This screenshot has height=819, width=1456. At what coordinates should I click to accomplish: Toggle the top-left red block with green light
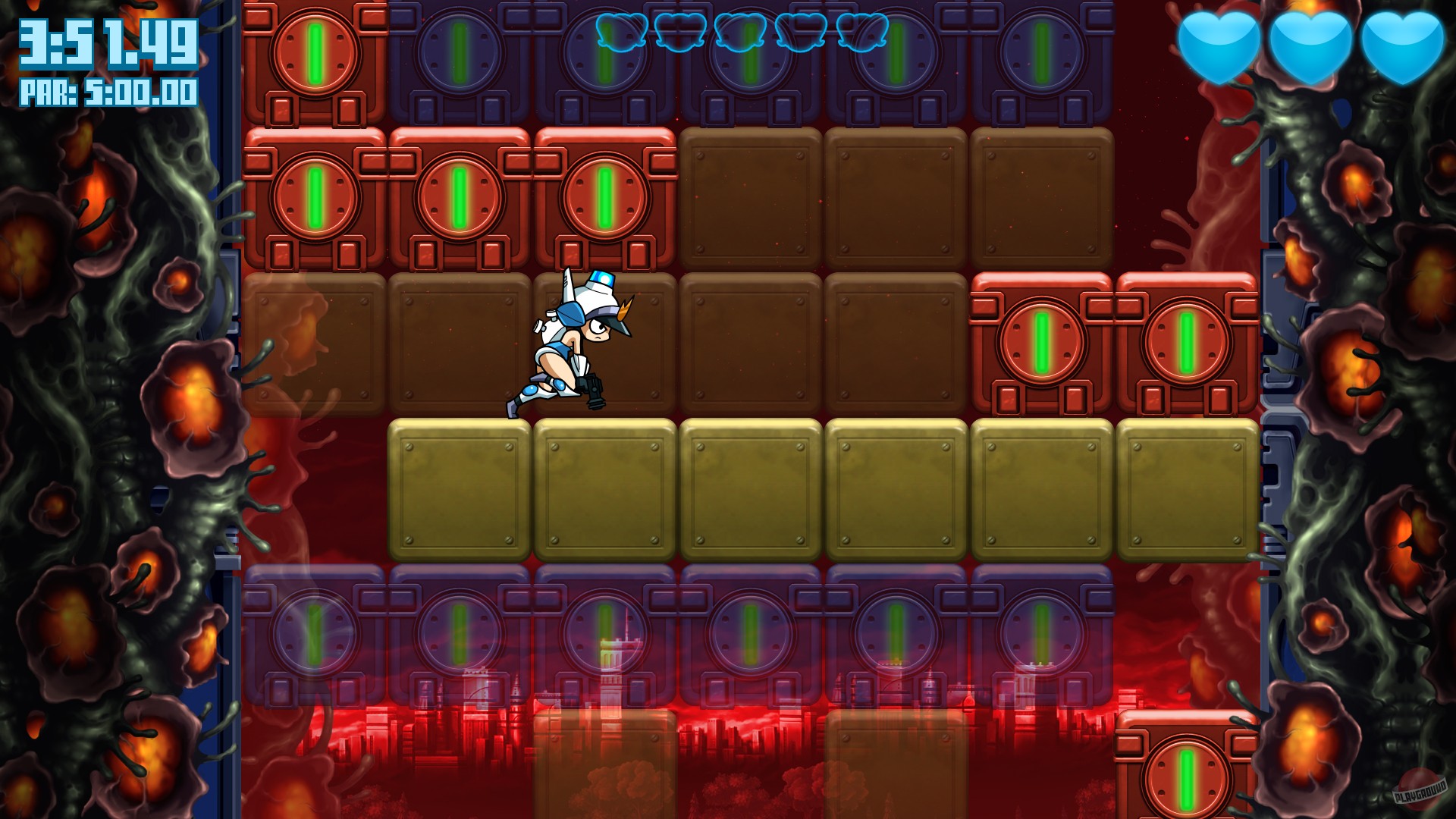[315, 53]
